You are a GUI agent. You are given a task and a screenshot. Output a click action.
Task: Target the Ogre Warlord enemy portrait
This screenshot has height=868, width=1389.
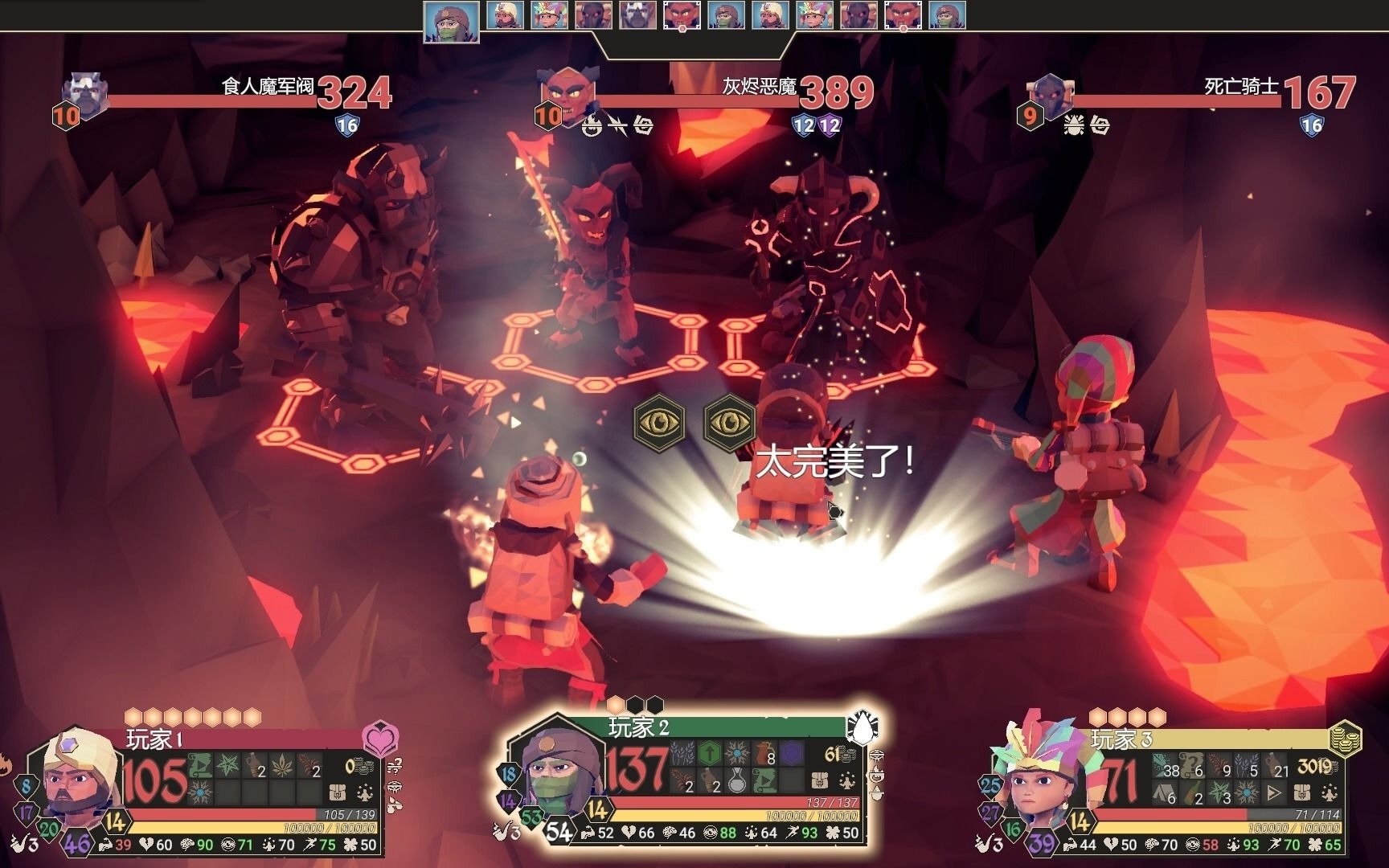87,93
